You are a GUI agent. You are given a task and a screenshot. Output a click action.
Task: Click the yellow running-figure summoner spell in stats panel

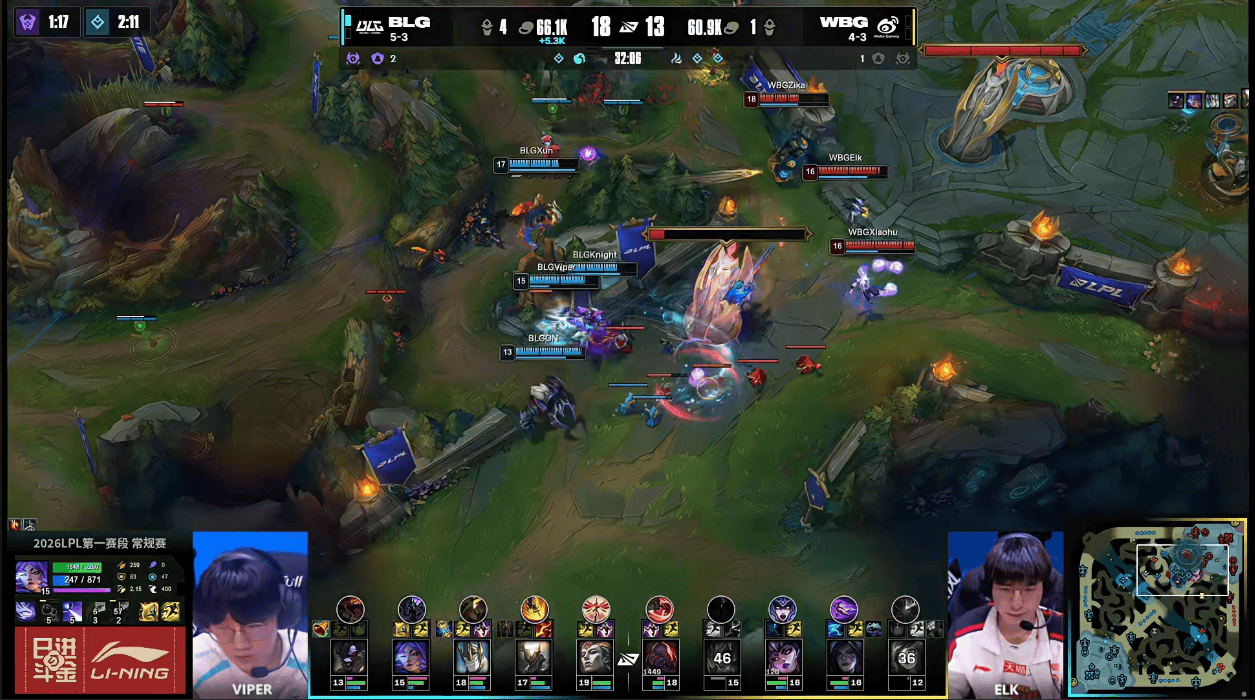(169, 611)
